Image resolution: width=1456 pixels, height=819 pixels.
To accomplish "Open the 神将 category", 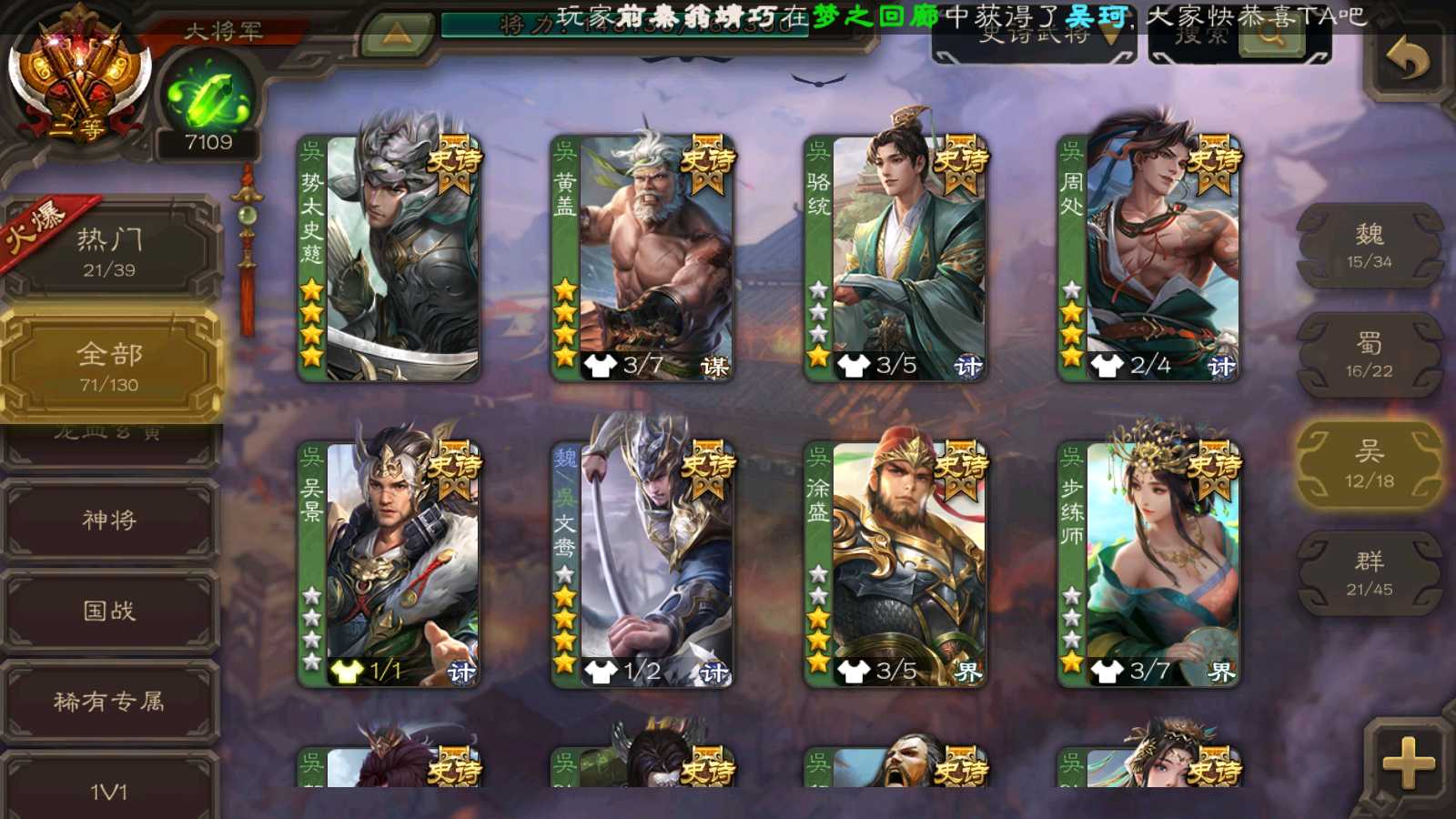I will 109,520.
